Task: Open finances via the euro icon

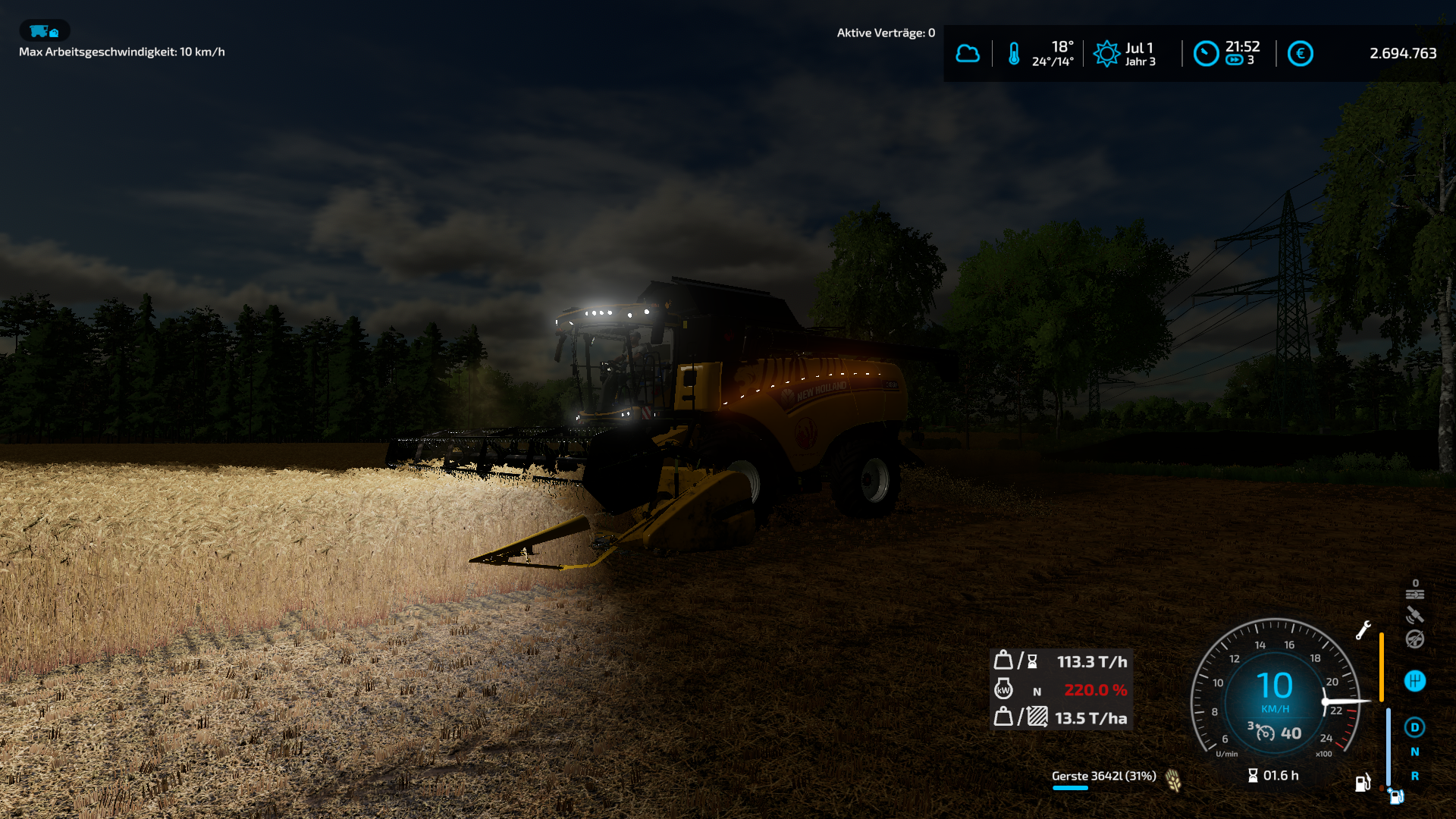Action: tap(1300, 54)
